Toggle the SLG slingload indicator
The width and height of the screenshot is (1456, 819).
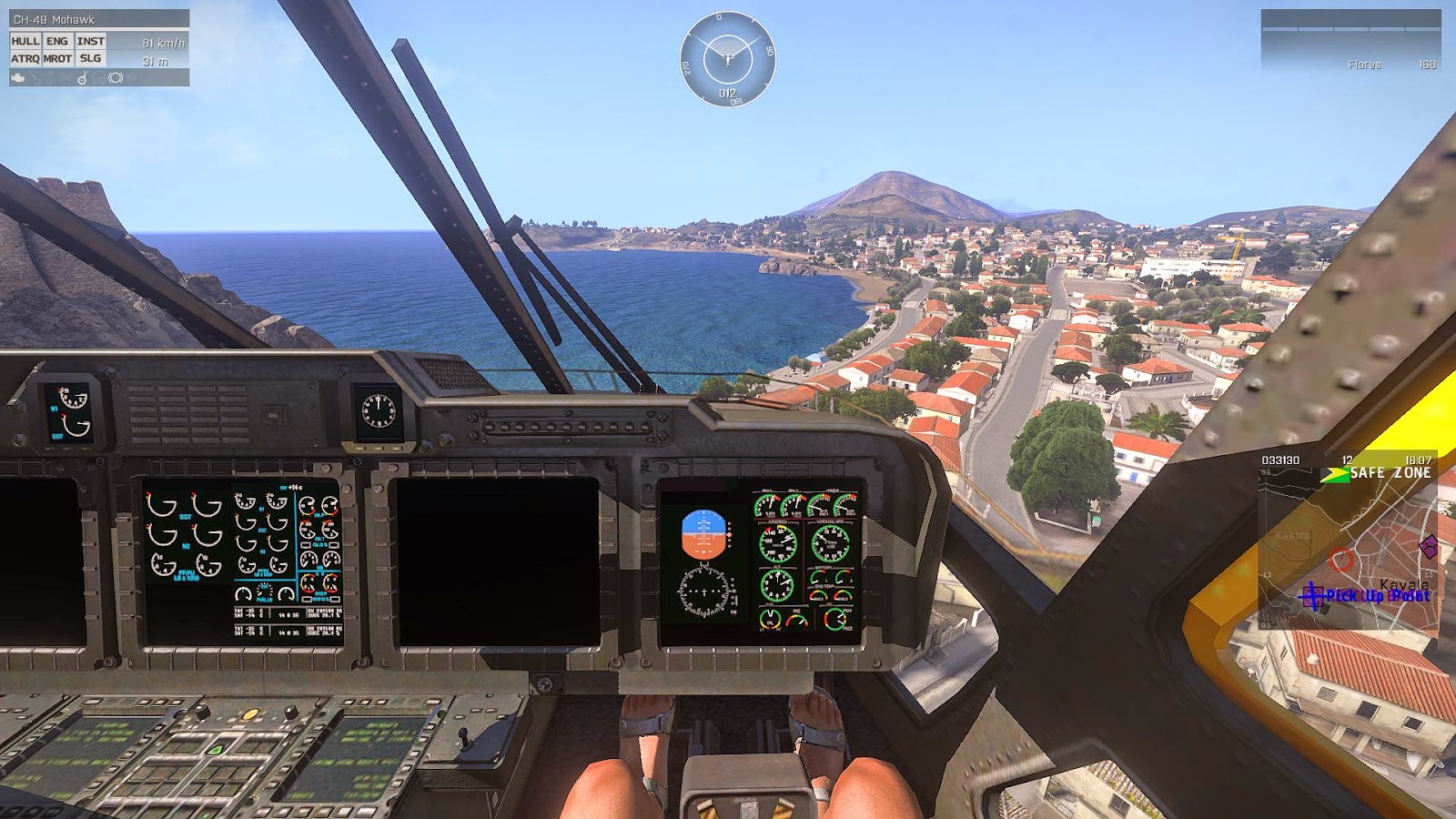[90, 58]
